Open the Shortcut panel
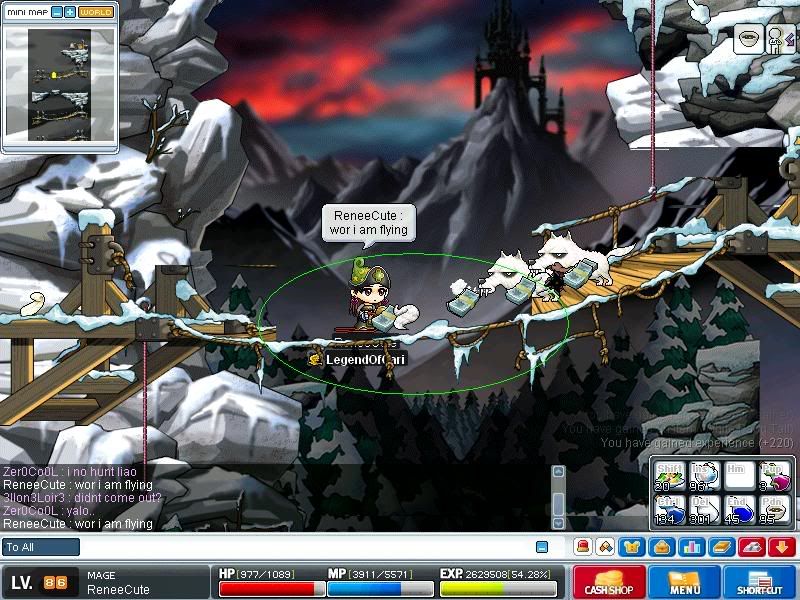The width and height of the screenshot is (800, 600). click(x=760, y=582)
